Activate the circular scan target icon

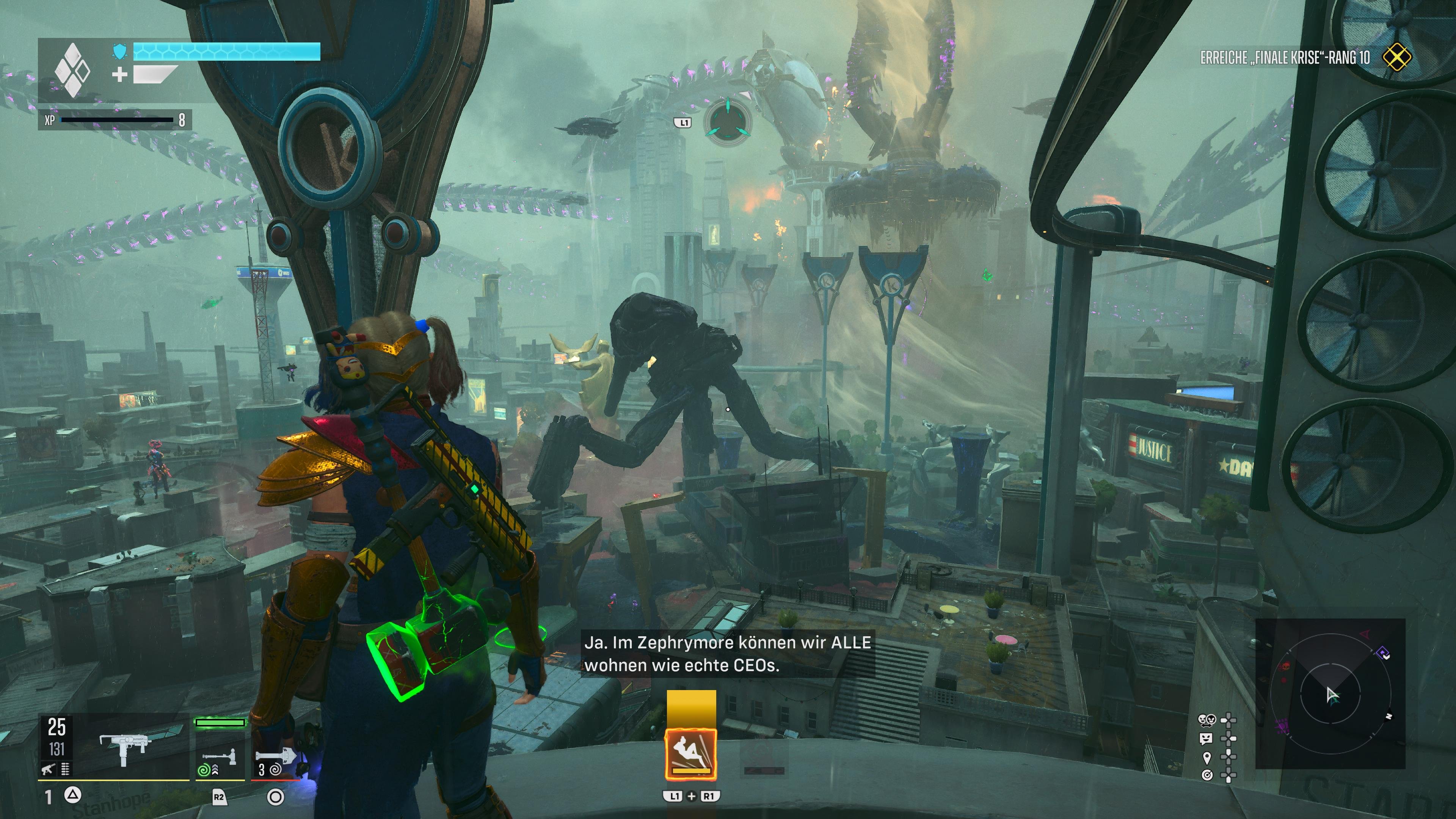pos(1207,775)
